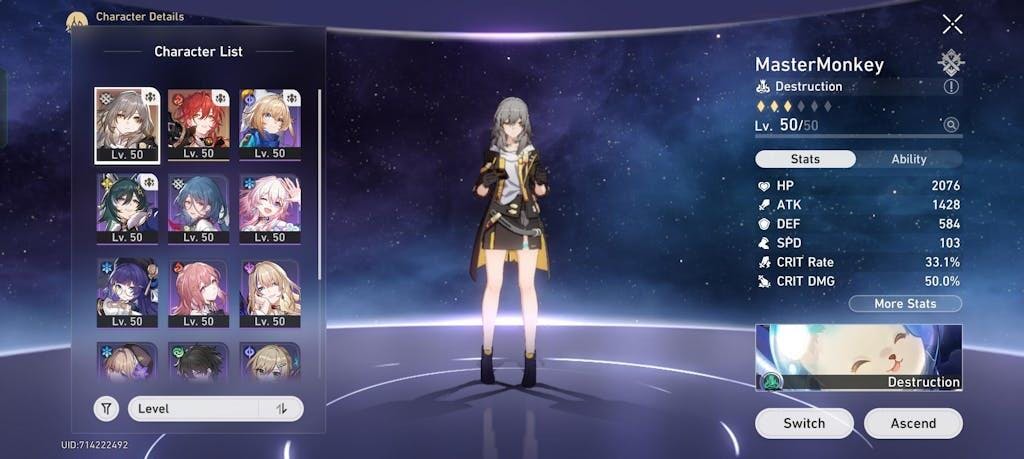The image size is (1024, 459).
Task: Click the Switch button
Action: click(x=804, y=423)
